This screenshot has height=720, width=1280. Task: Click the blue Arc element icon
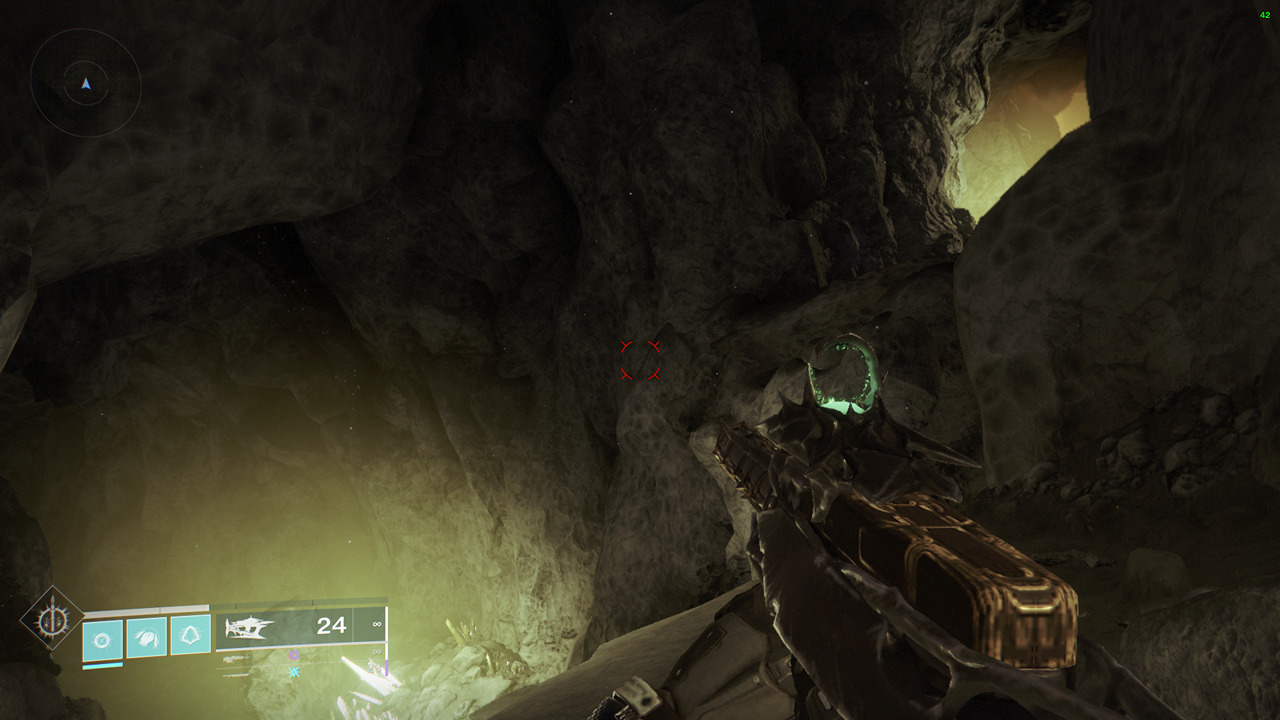point(295,670)
